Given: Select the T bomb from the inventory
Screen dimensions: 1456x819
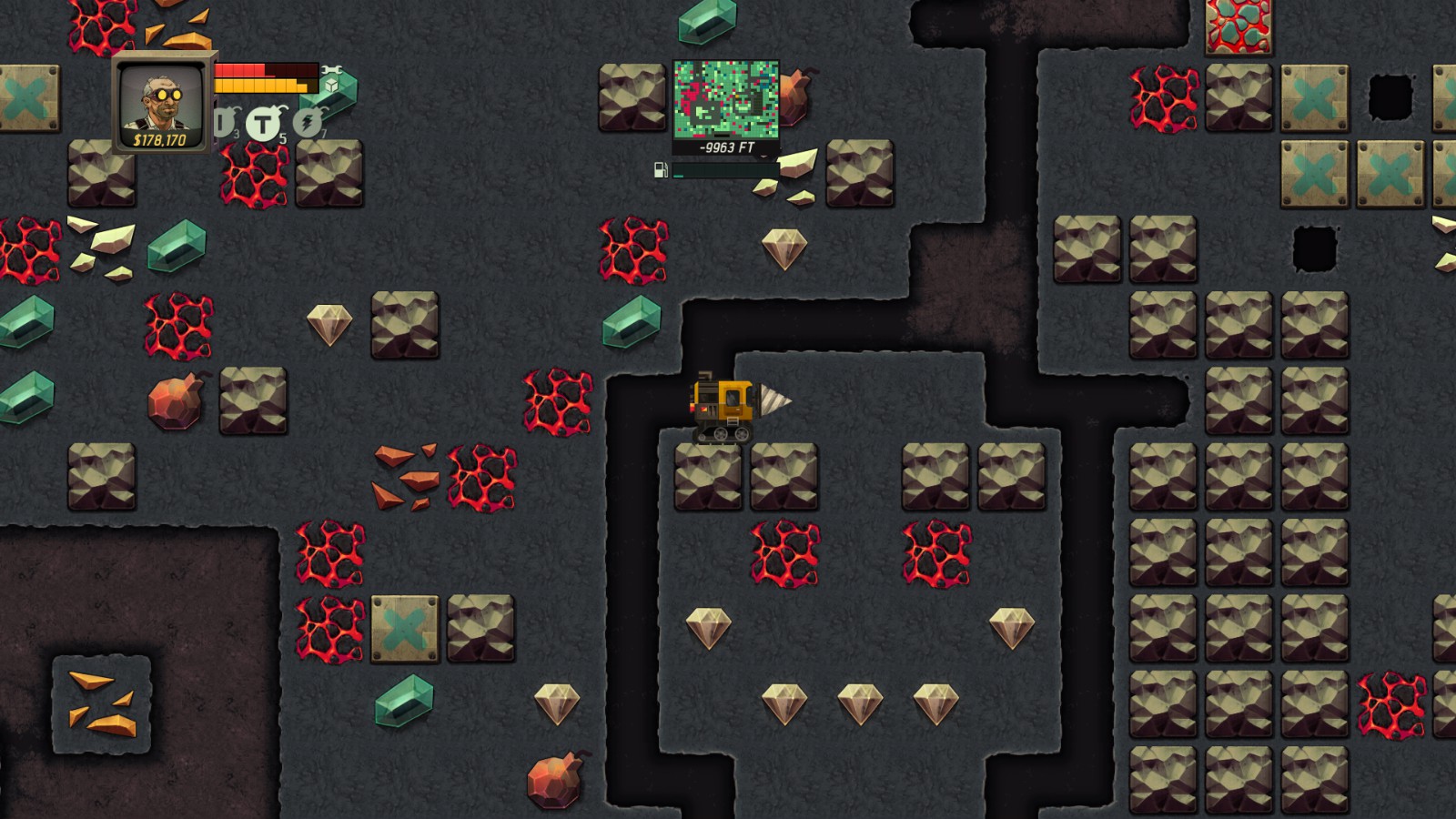Looking at the screenshot, I should [264, 123].
